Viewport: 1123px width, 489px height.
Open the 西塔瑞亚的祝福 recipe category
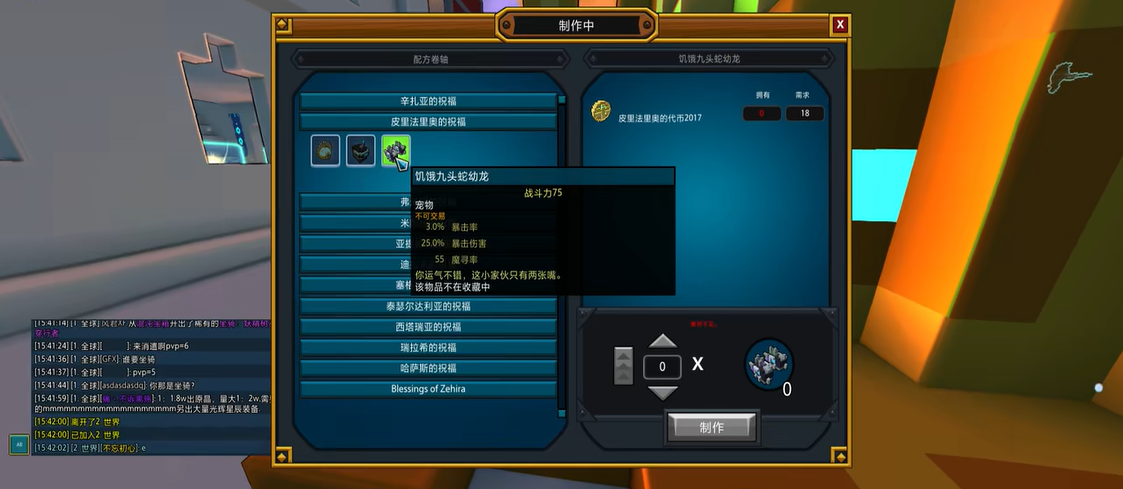click(x=428, y=327)
